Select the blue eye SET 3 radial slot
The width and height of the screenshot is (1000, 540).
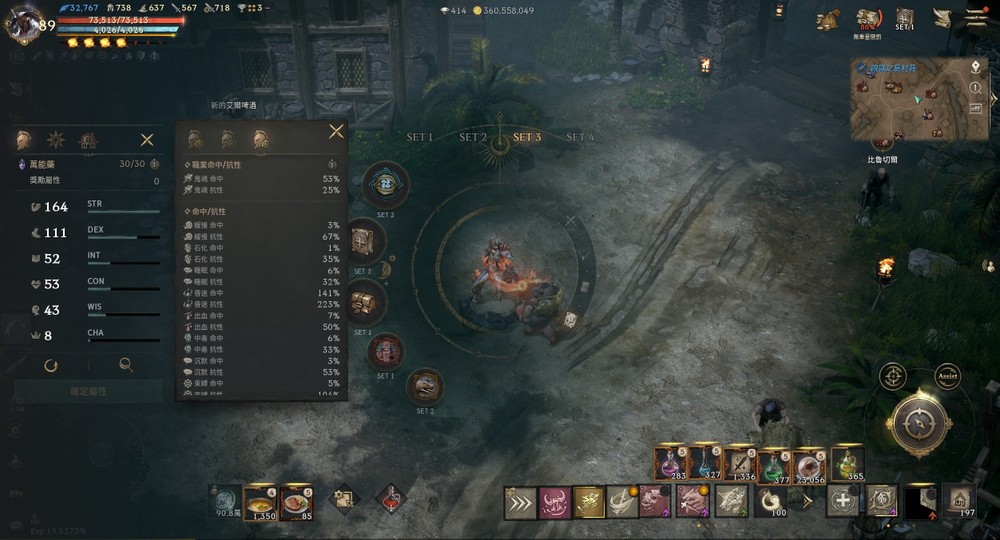click(385, 184)
